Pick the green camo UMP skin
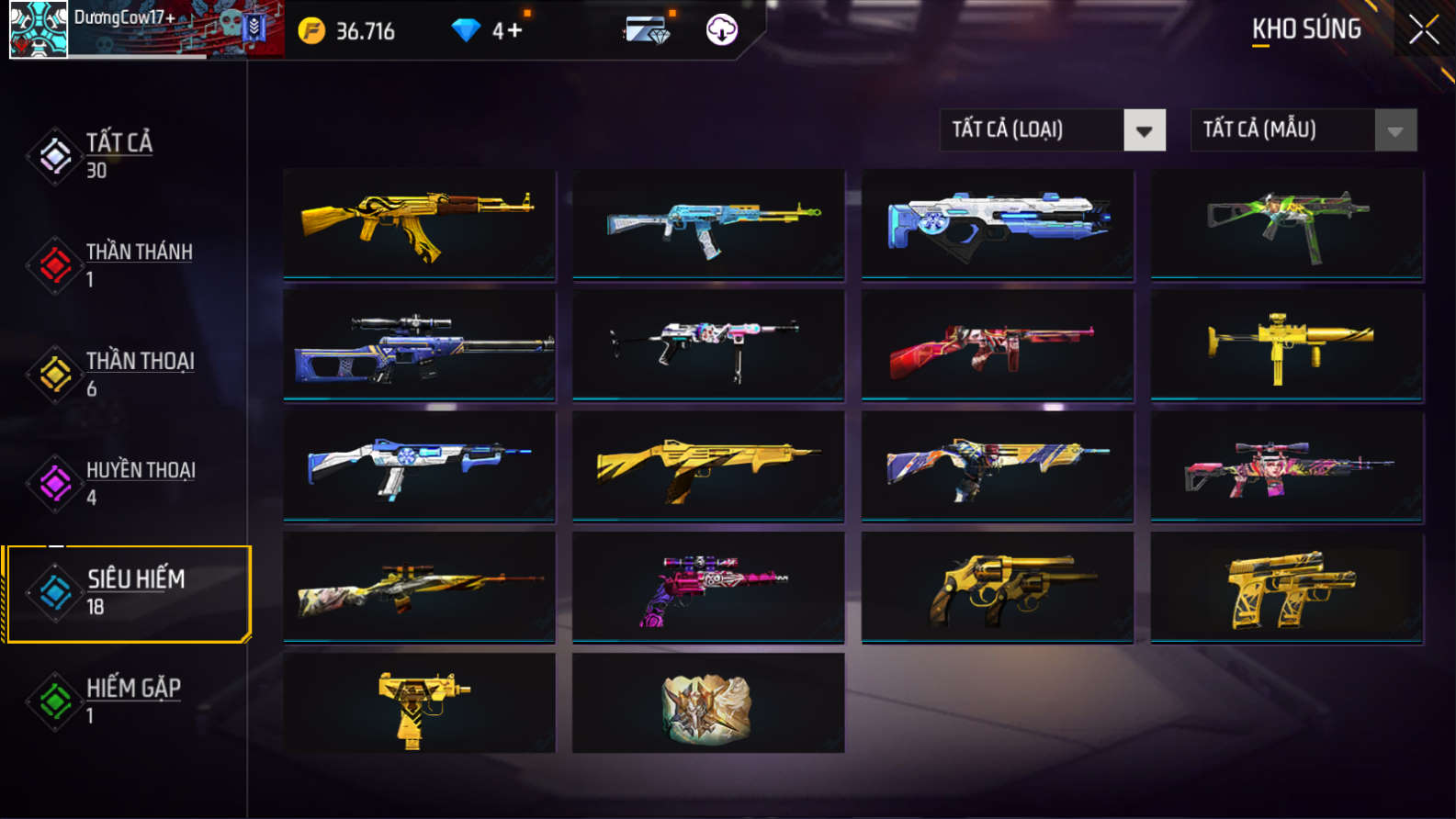Screen dimensions: 1456x819 click(x=1286, y=223)
